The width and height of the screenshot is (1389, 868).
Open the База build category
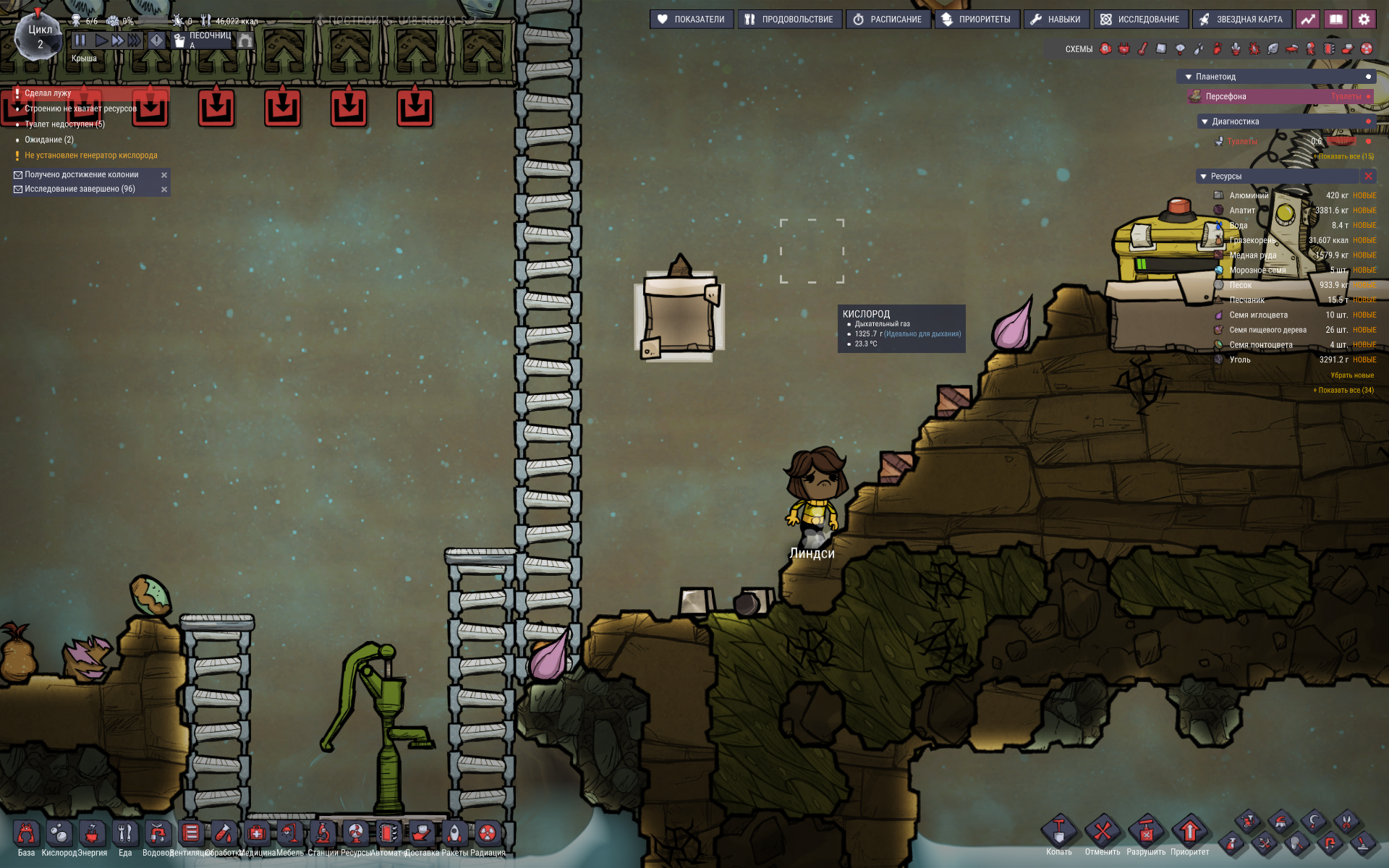click(26, 834)
